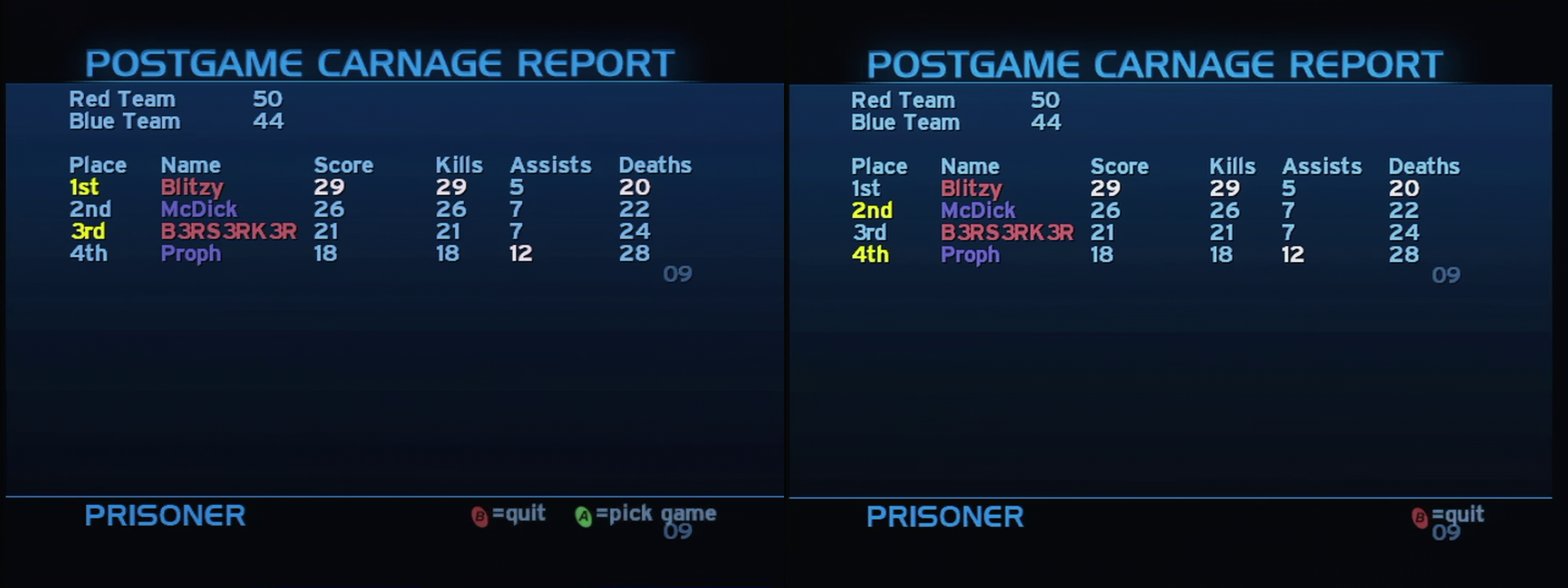Image resolution: width=1568 pixels, height=588 pixels.
Task: Click the B3RS3RK3R player name
Action: click(x=229, y=231)
